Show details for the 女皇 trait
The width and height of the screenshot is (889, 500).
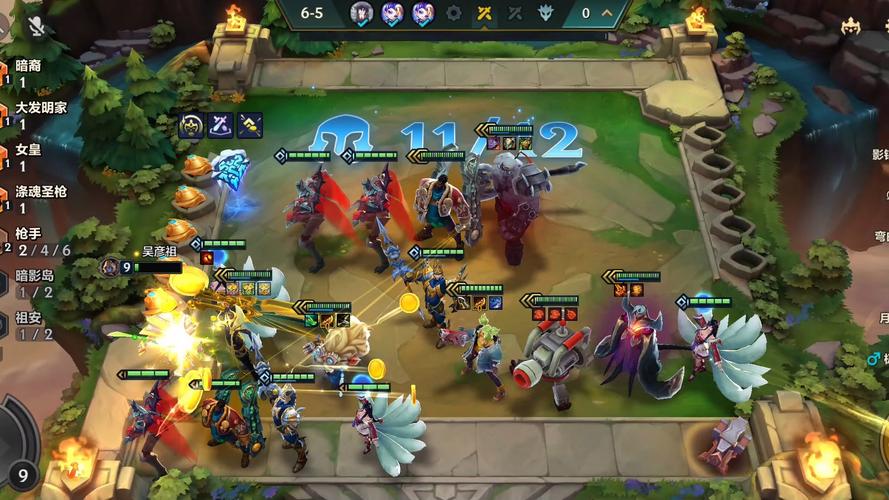[x=28, y=155]
